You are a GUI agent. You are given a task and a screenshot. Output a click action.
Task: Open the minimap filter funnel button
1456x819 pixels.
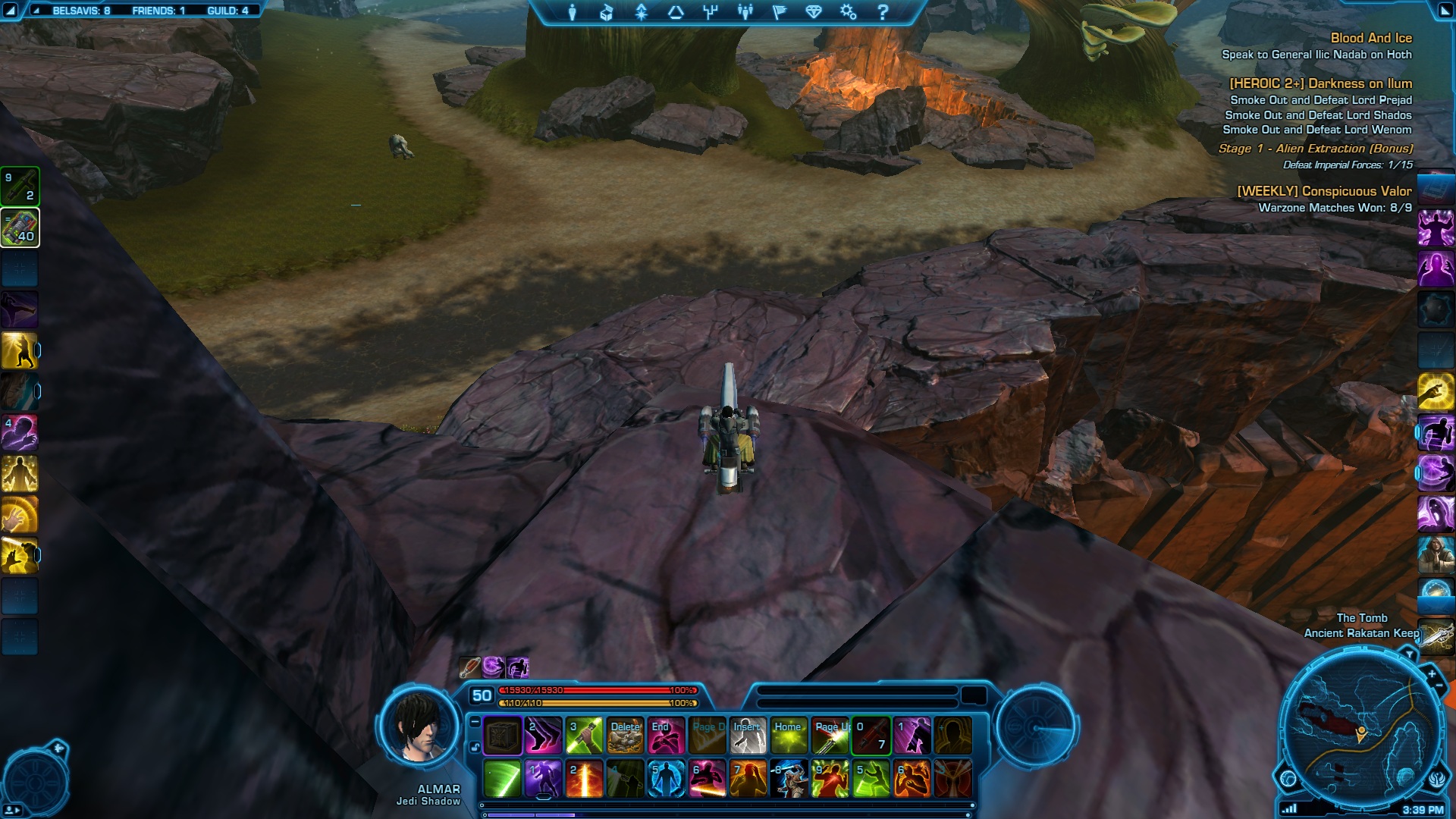click(x=1409, y=654)
